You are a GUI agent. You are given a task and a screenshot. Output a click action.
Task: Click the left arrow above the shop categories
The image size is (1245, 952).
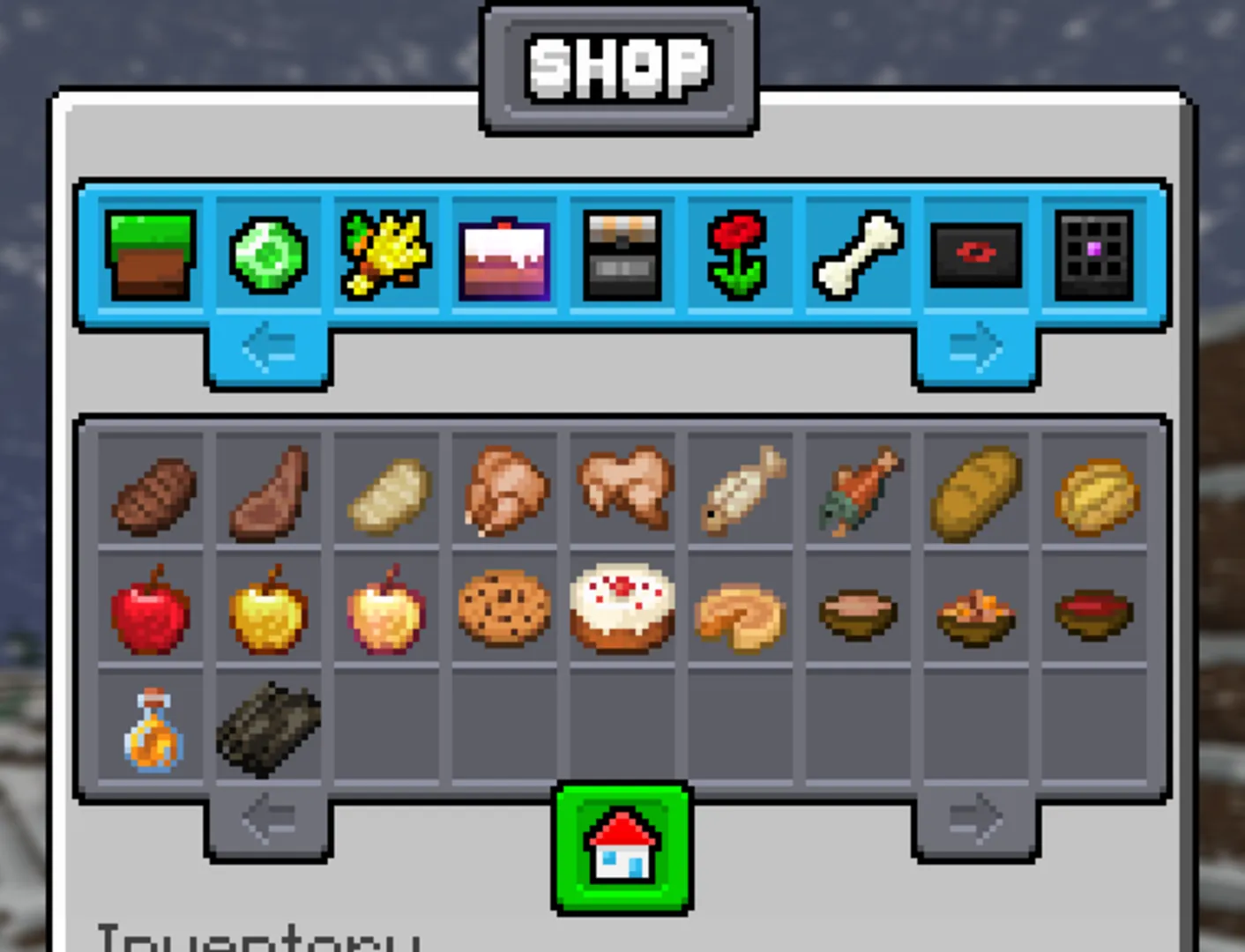[268, 348]
